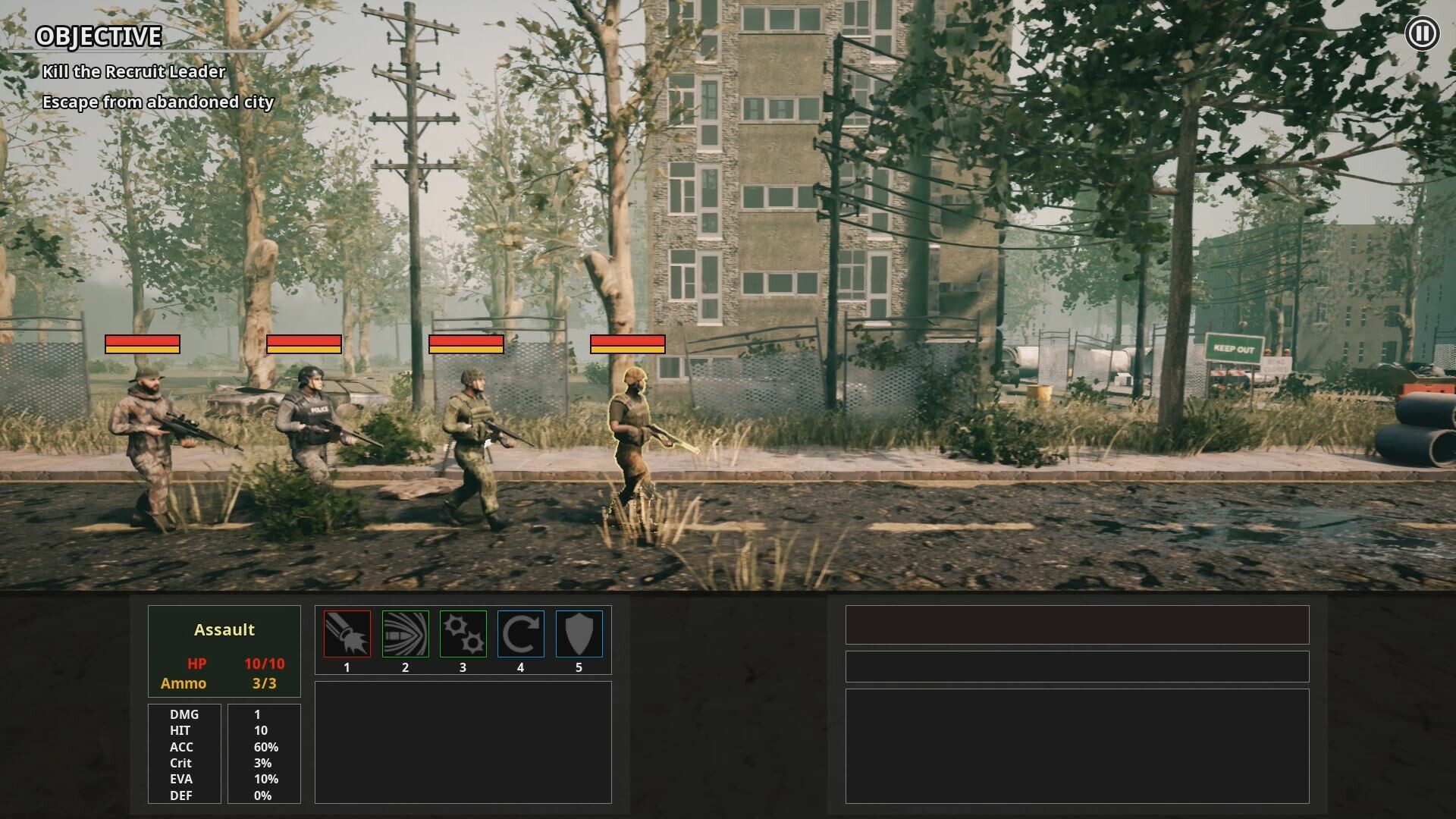This screenshot has width=1456, height=819.
Task: Trigger the Reload skill in slot 4
Action: click(521, 635)
